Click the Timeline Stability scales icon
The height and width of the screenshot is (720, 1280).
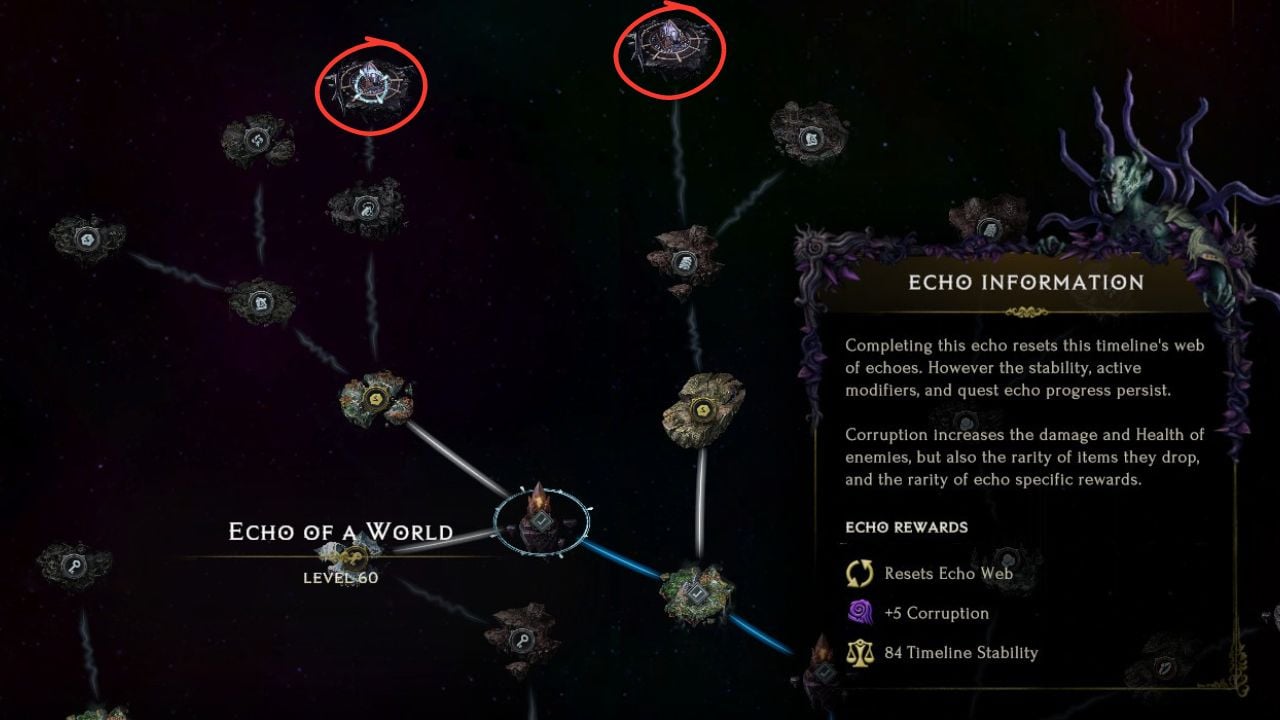860,652
